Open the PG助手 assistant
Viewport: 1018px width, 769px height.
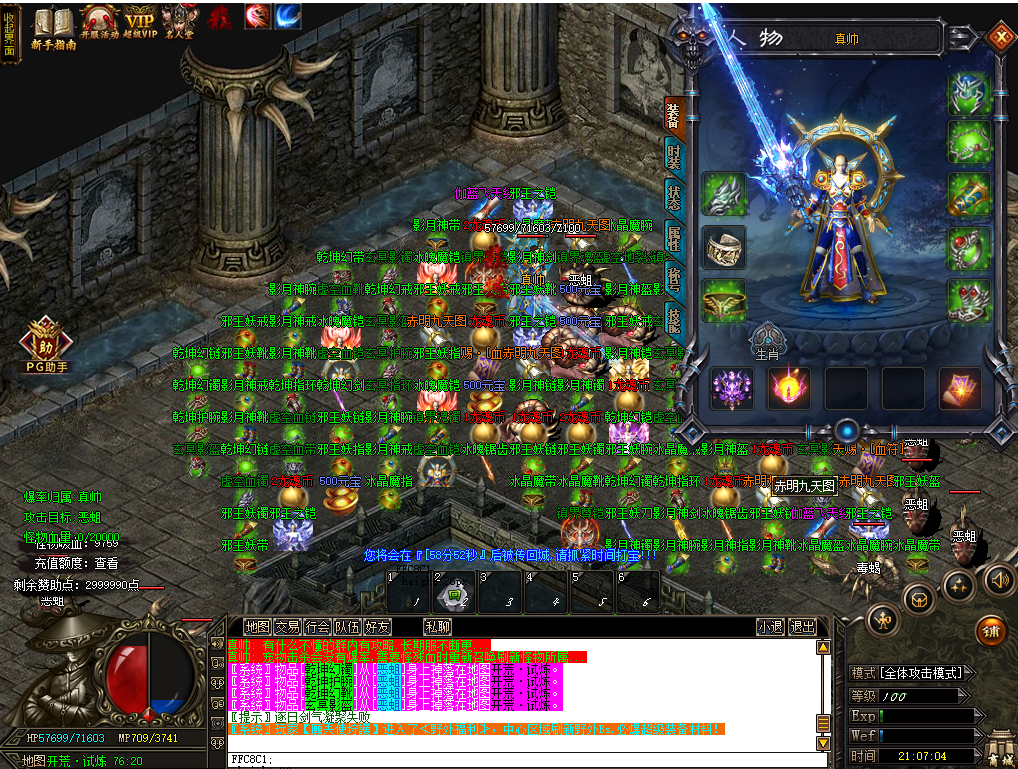coord(47,345)
